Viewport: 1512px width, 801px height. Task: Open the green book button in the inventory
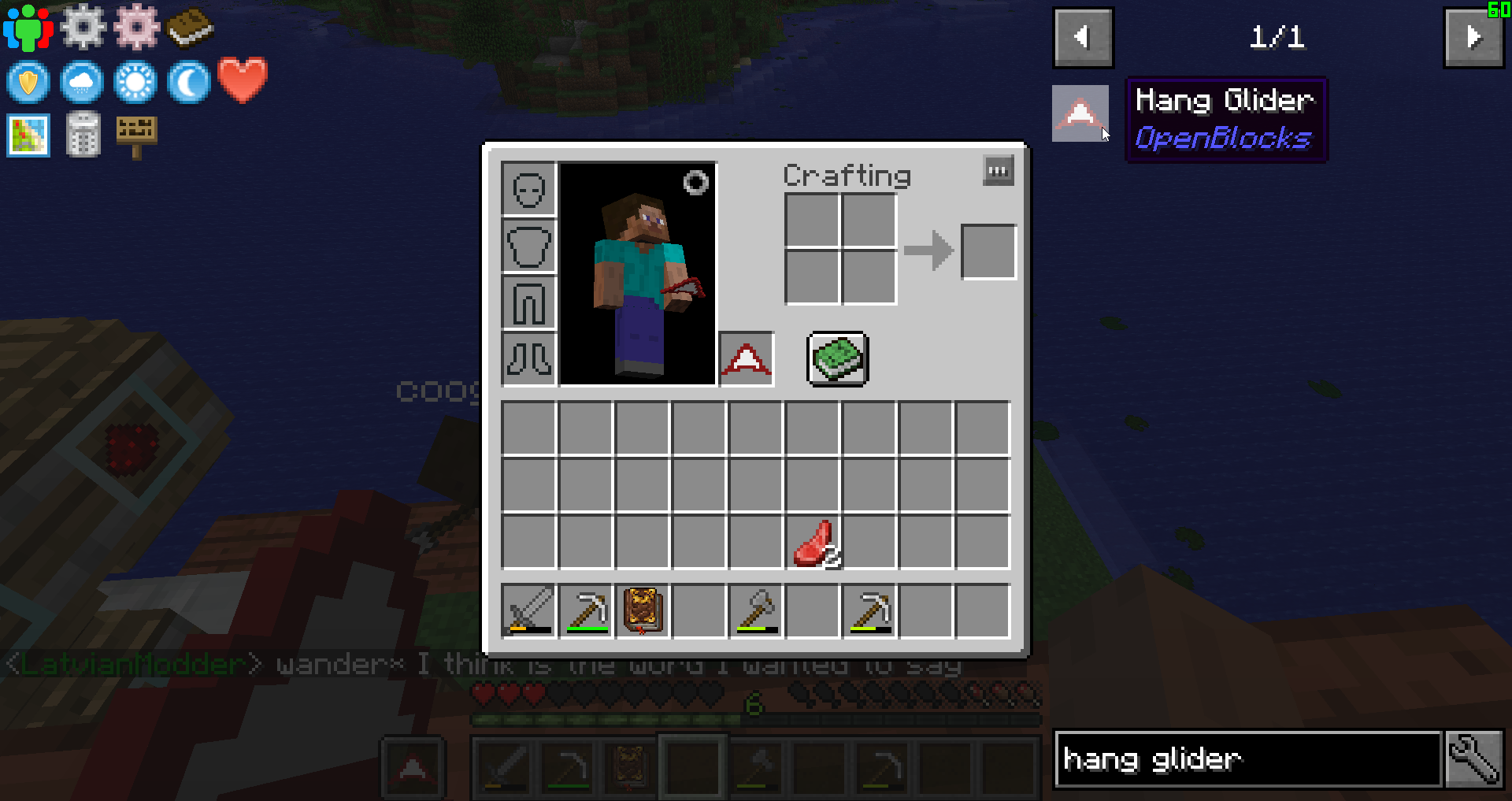[x=838, y=359]
